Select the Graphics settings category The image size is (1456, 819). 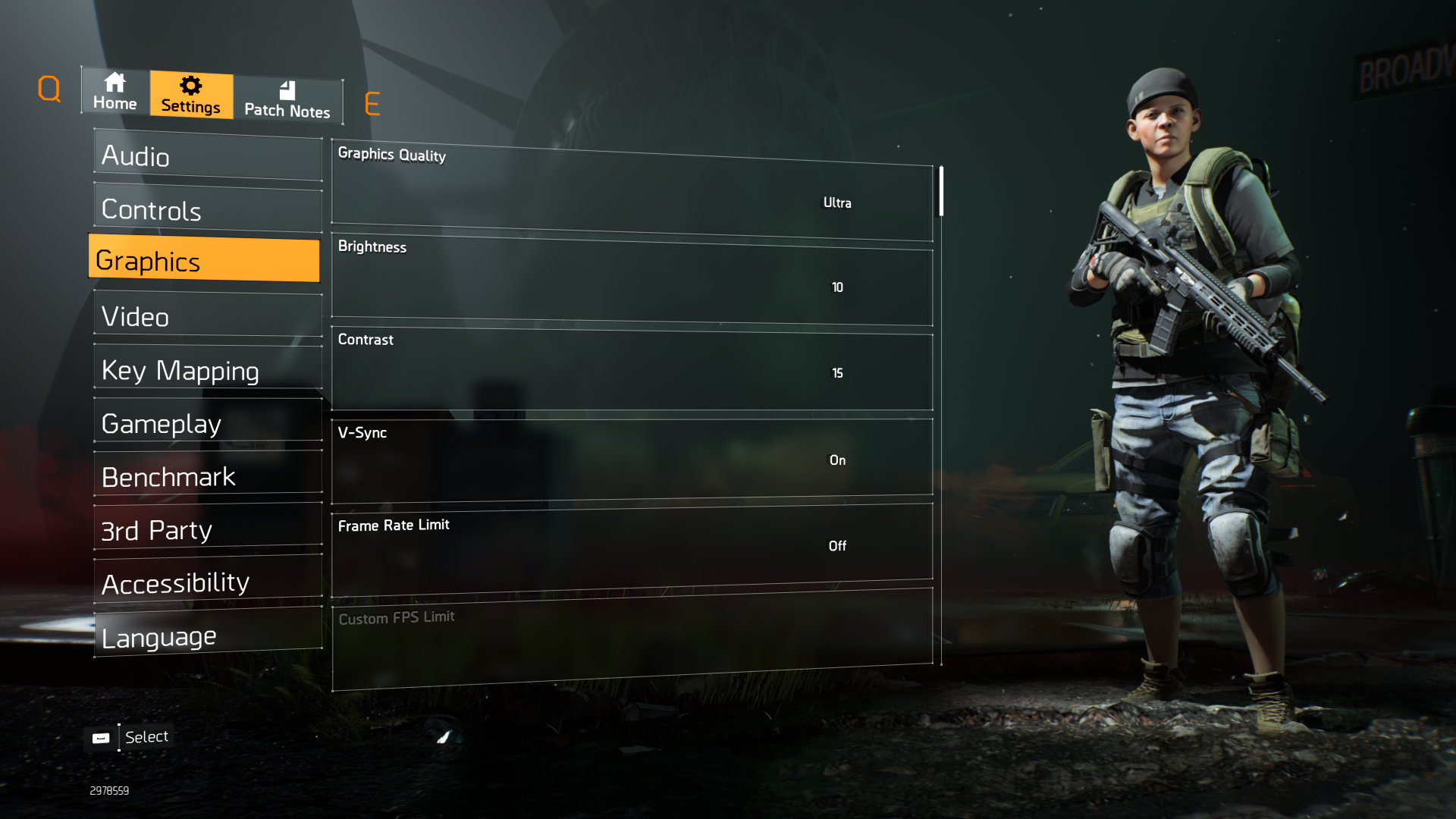(205, 260)
